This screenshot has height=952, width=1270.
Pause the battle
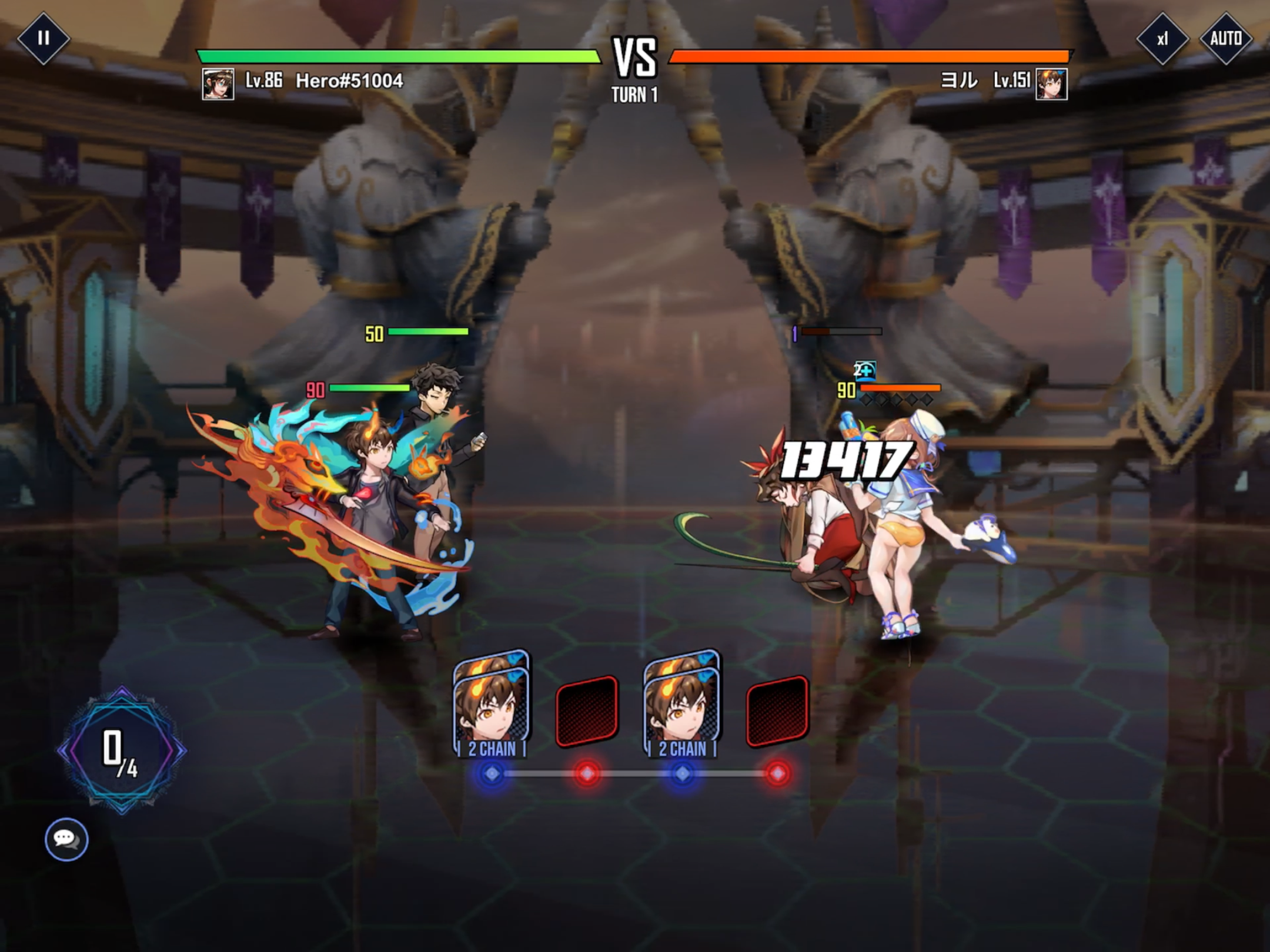(x=43, y=39)
